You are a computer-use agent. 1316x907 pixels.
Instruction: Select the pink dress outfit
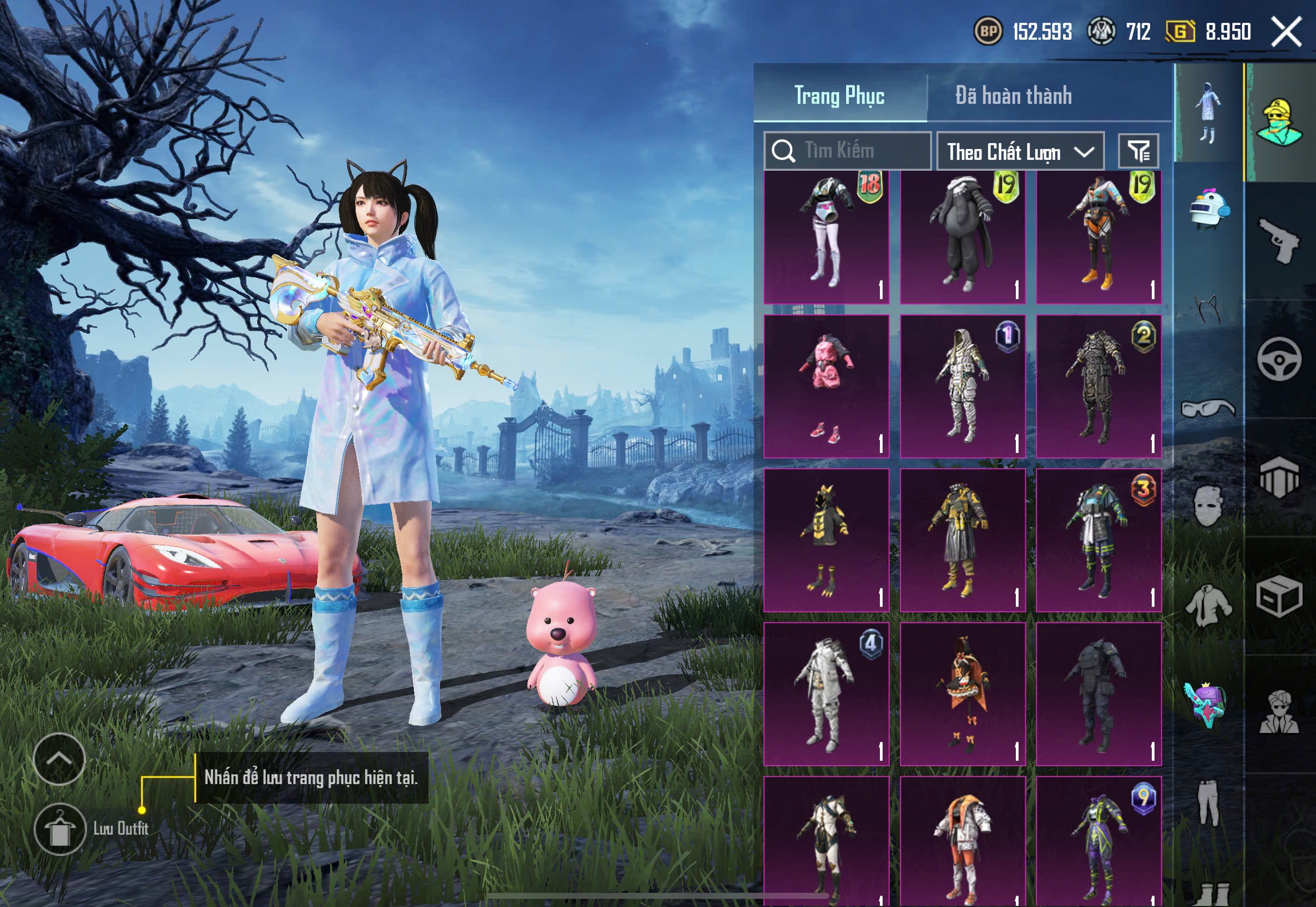point(826,387)
